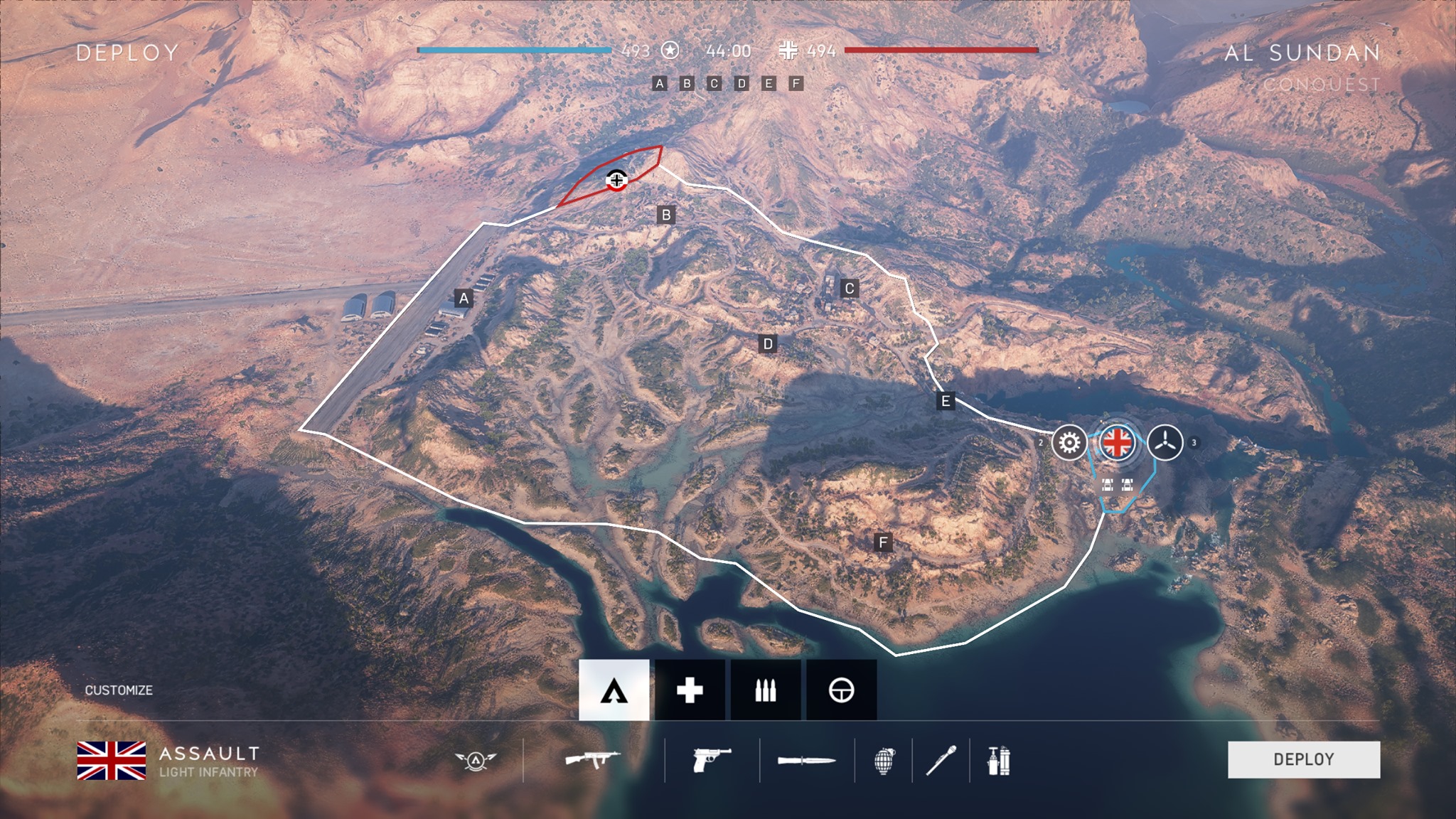Pick the stick grenade gadget slot
Screen dimensions: 1456x819
click(x=941, y=761)
